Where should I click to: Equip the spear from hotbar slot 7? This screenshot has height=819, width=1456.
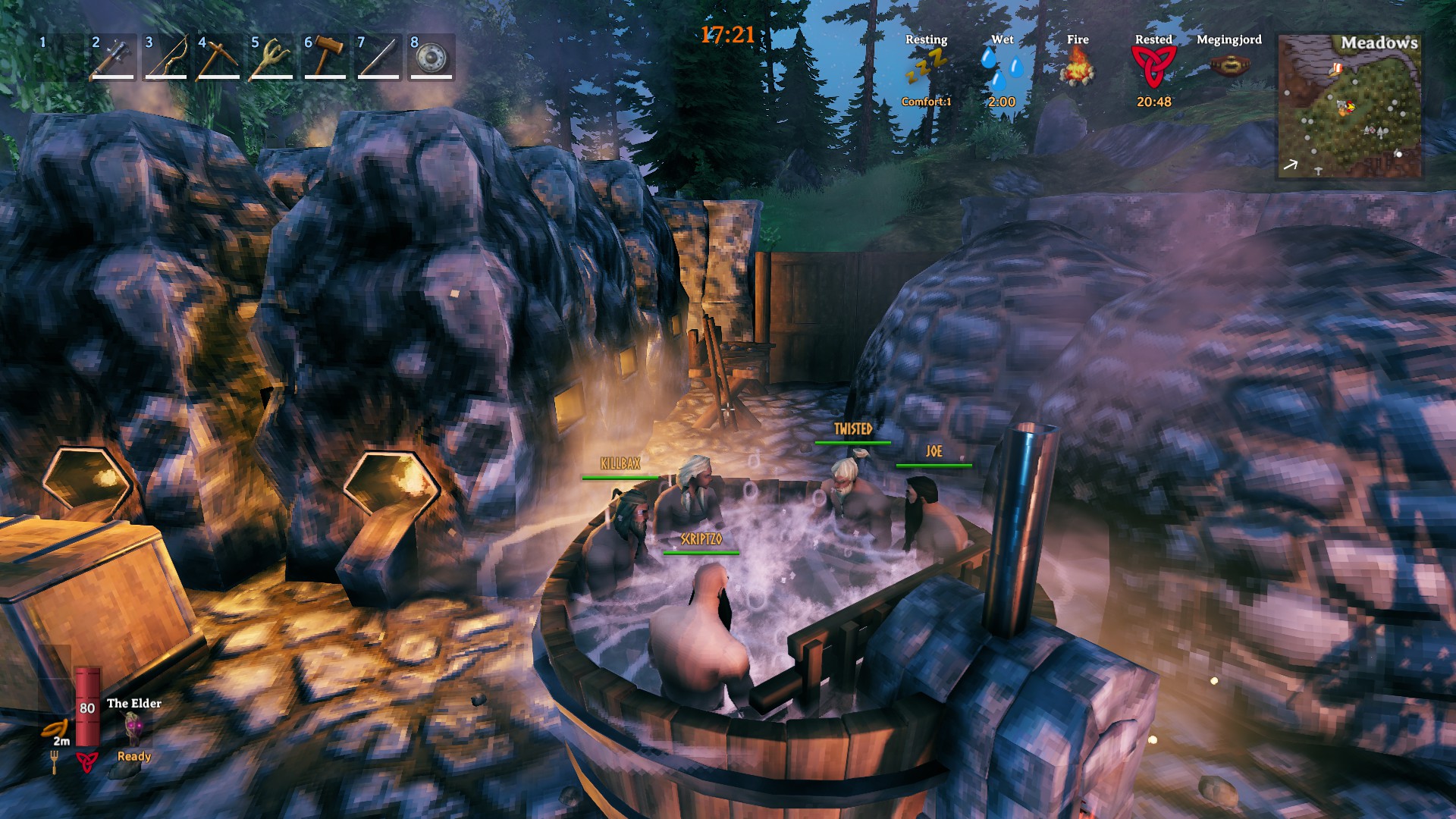coord(379,62)
